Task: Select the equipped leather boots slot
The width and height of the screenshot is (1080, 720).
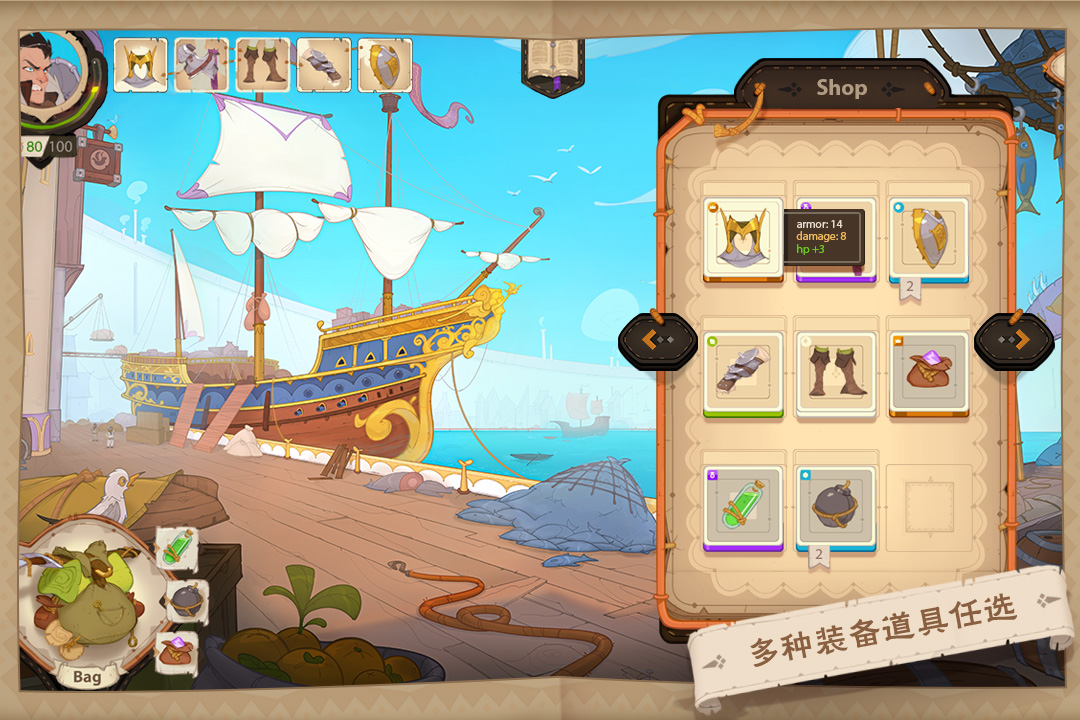Action: [x=263, y=65]
